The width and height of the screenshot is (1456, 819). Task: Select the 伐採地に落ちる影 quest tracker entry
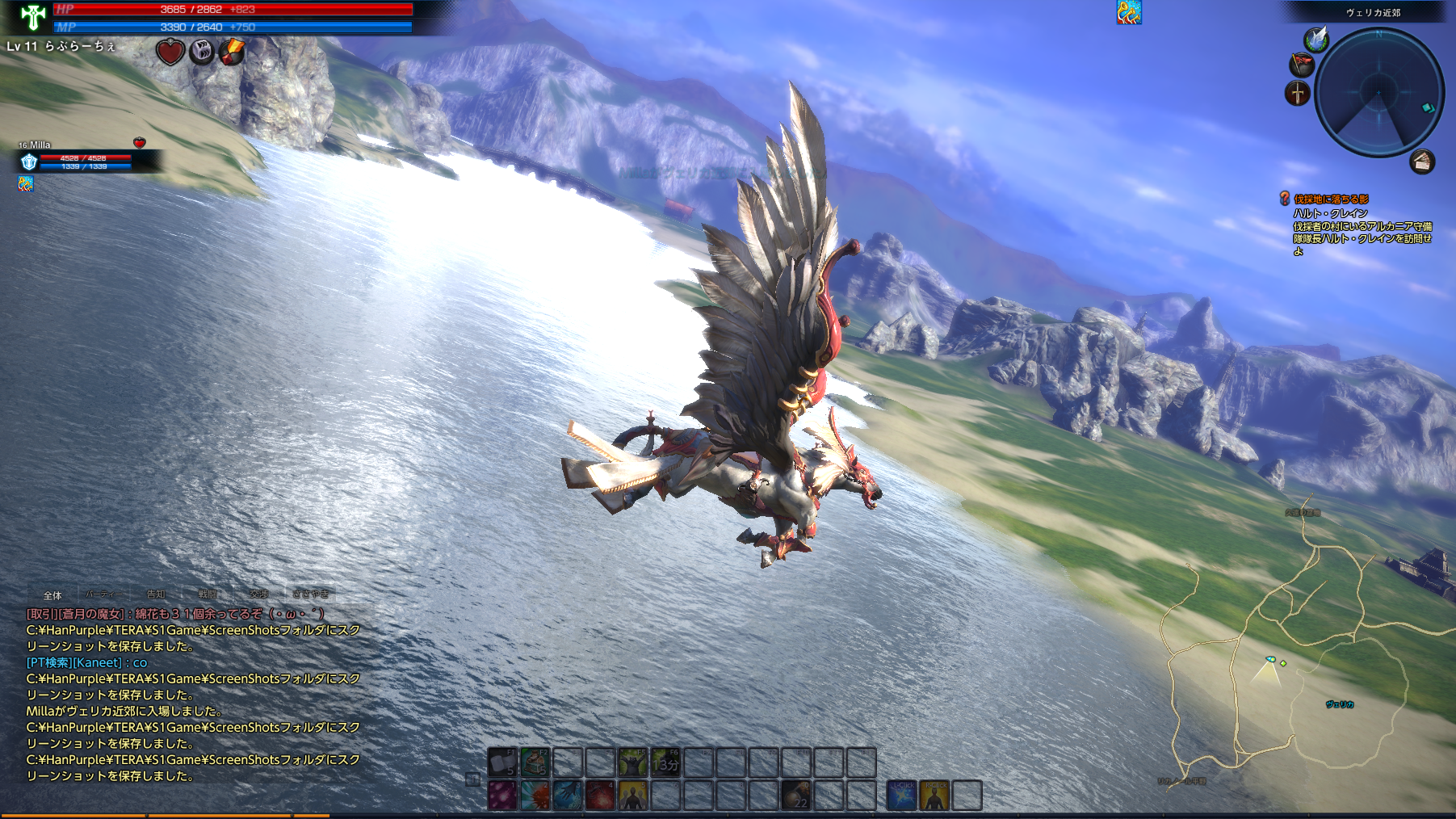[1331, 199]
